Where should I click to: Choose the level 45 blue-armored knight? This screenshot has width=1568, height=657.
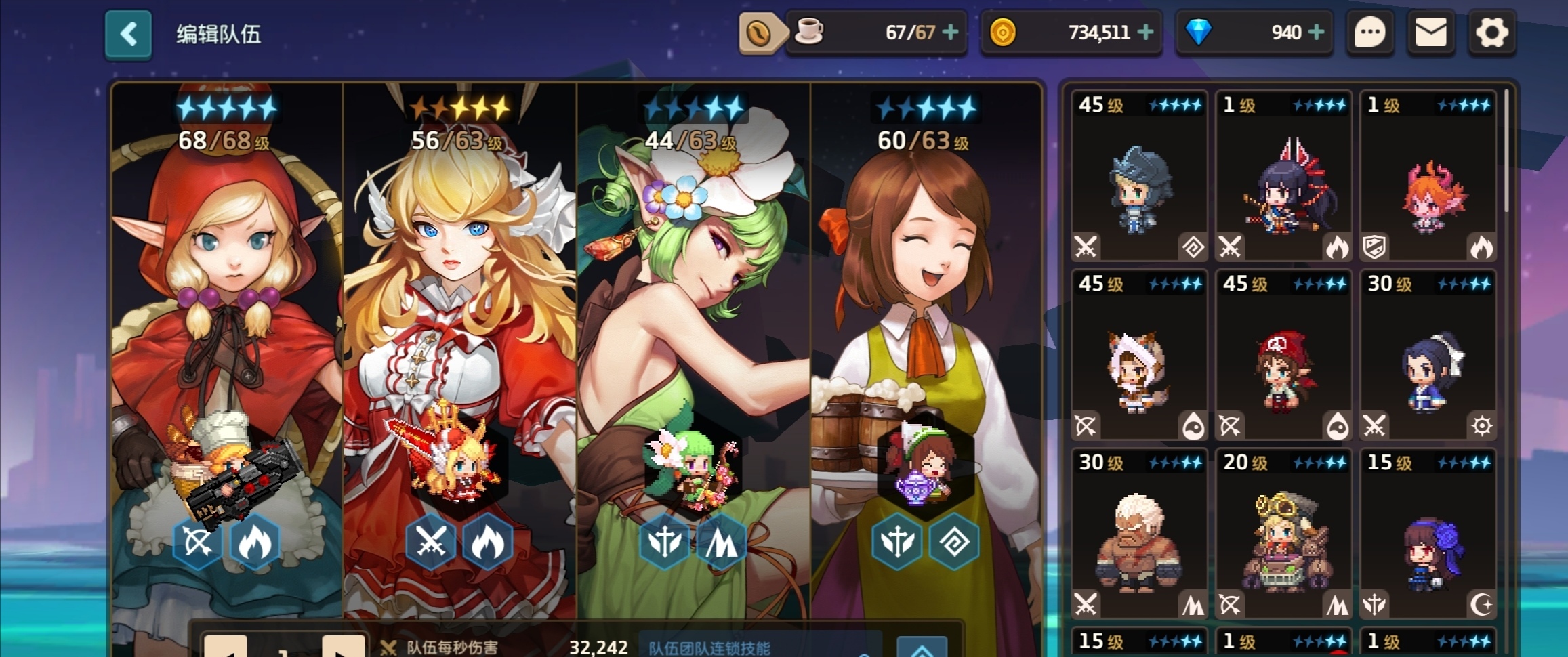(x=1139, y=176)
